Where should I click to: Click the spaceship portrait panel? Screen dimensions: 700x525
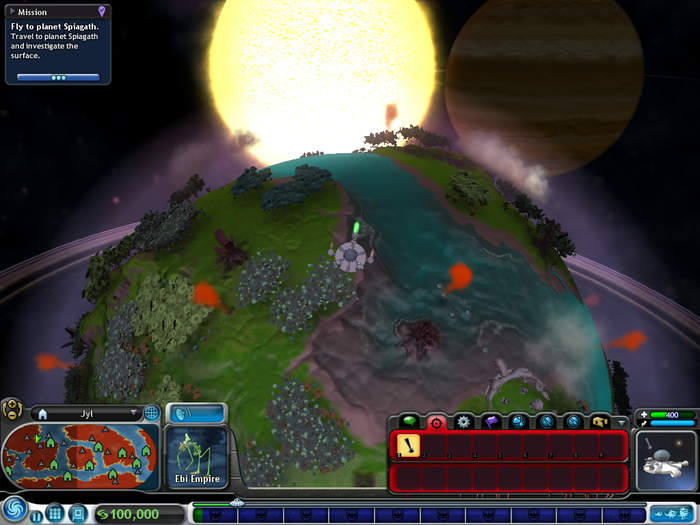665,461
